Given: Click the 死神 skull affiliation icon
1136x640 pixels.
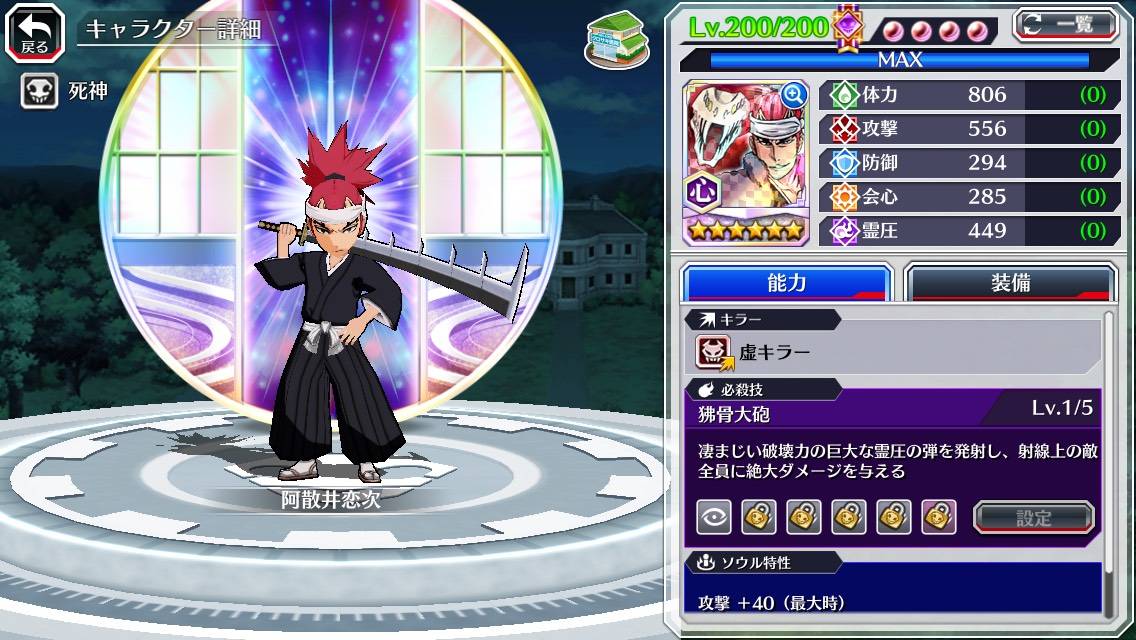Looking at the screenshot, I should click(39, 92).
